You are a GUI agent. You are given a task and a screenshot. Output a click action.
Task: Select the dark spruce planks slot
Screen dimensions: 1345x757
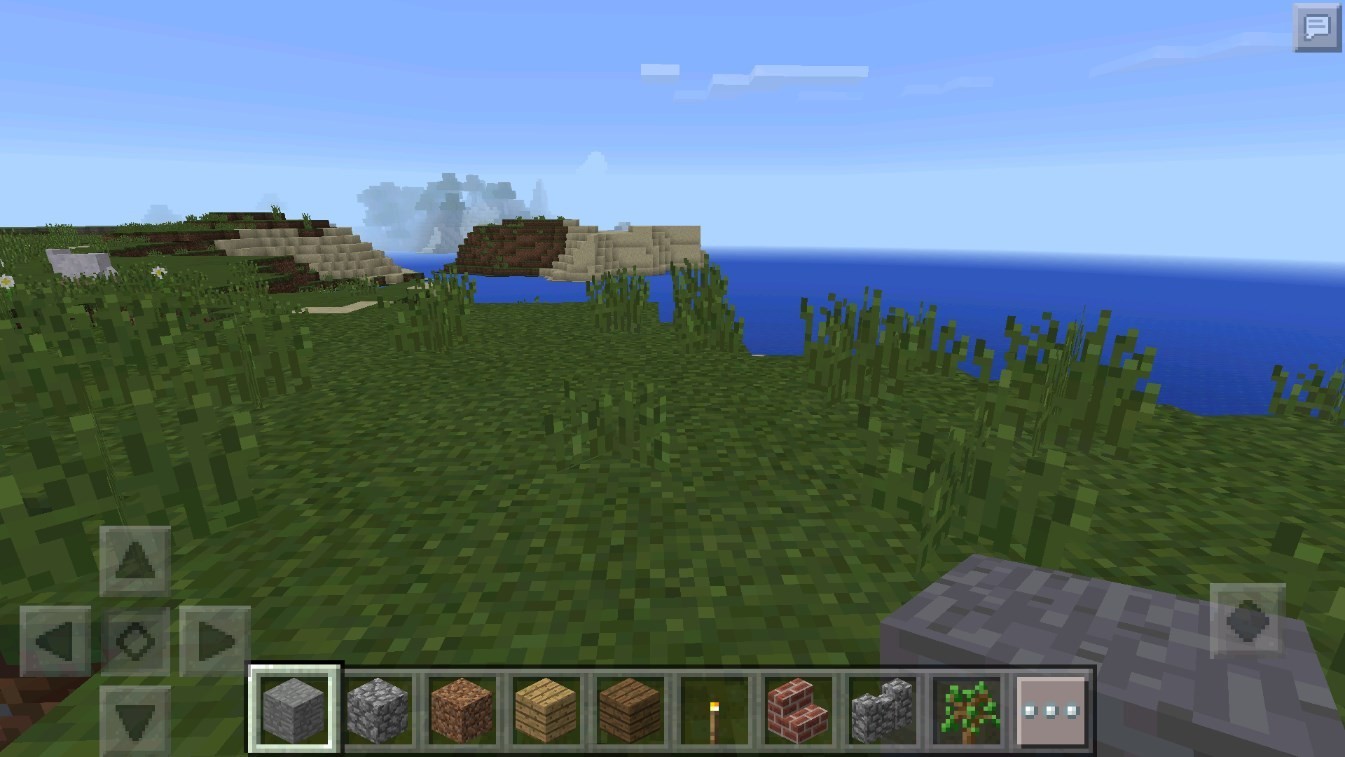tap(629, 709)
